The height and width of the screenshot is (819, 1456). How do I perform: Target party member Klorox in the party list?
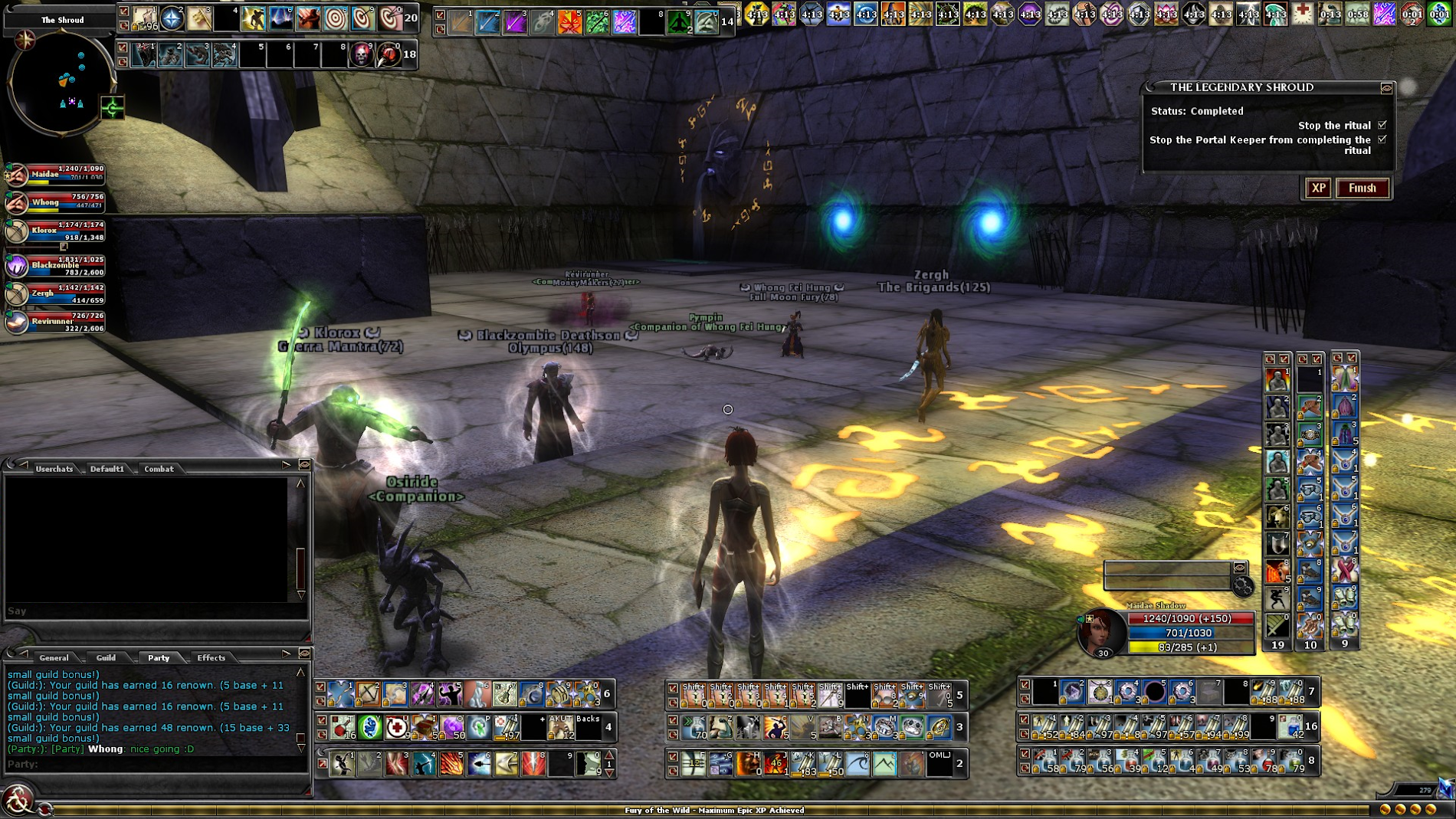point(17,231)
